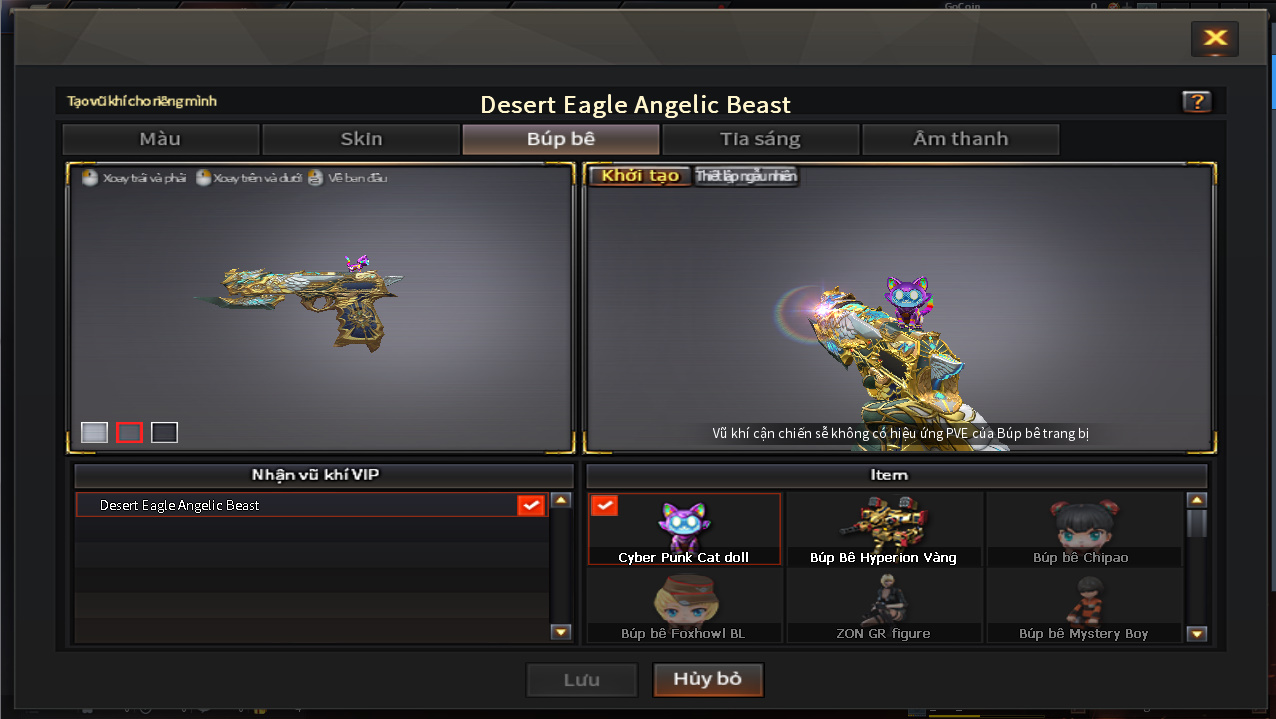Choose the red-outlined background swatch
The image size is (1276, 719).
[x=129, y=432]
